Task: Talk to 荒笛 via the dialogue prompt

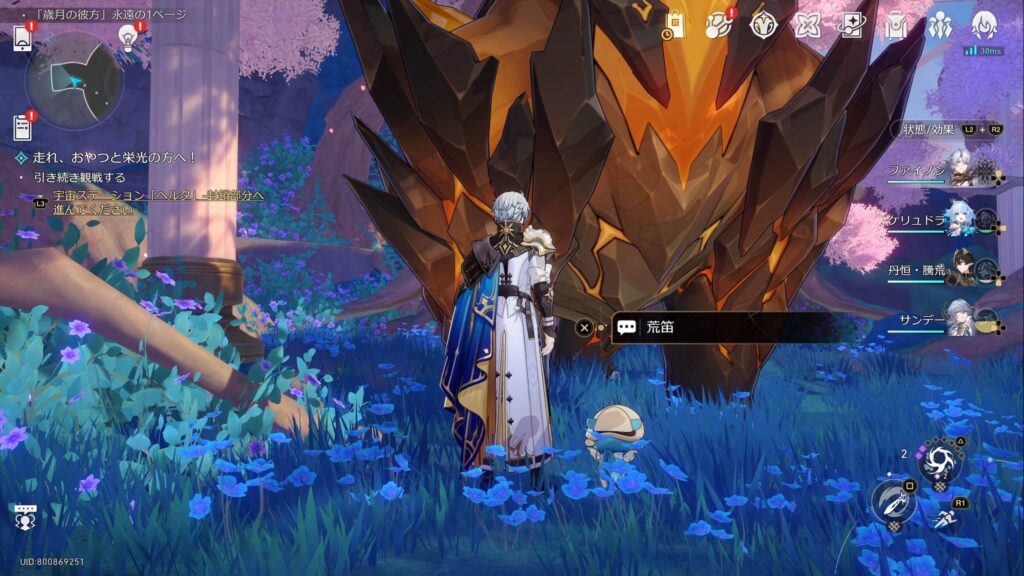Action: (x=720, y=327)
